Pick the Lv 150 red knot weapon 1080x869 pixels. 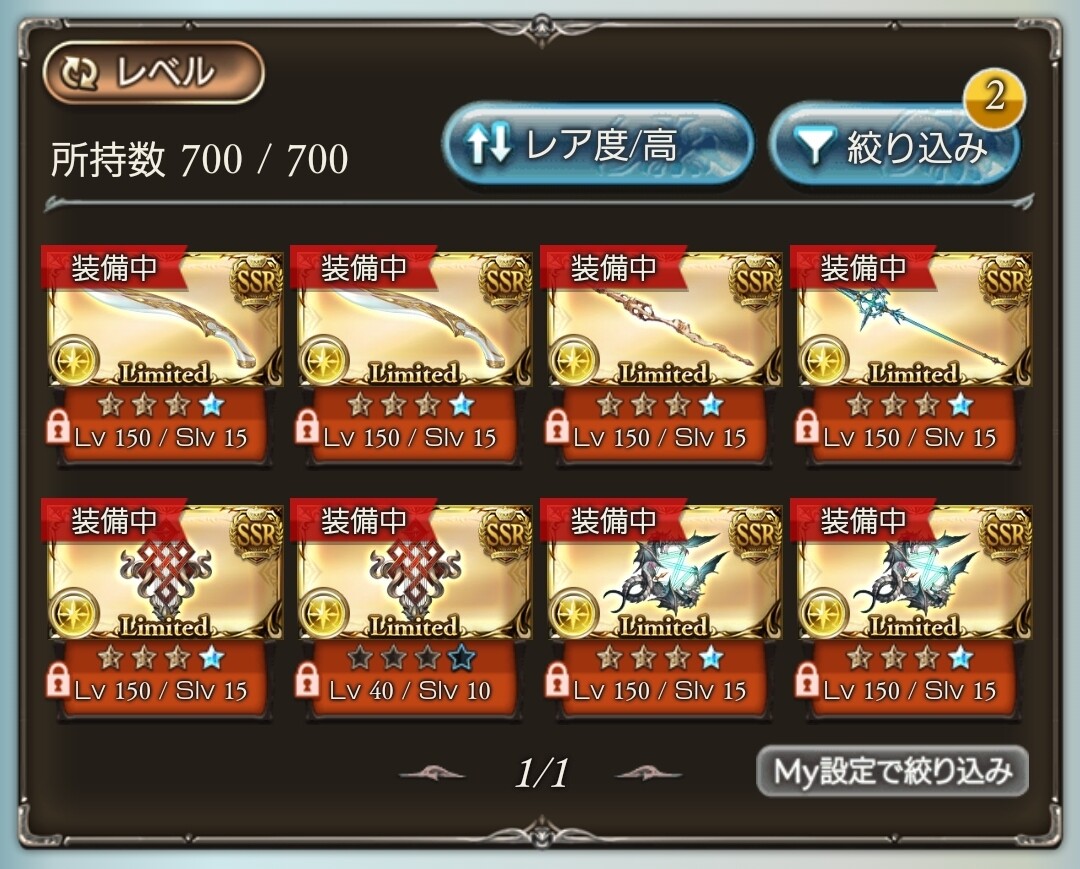164,575
